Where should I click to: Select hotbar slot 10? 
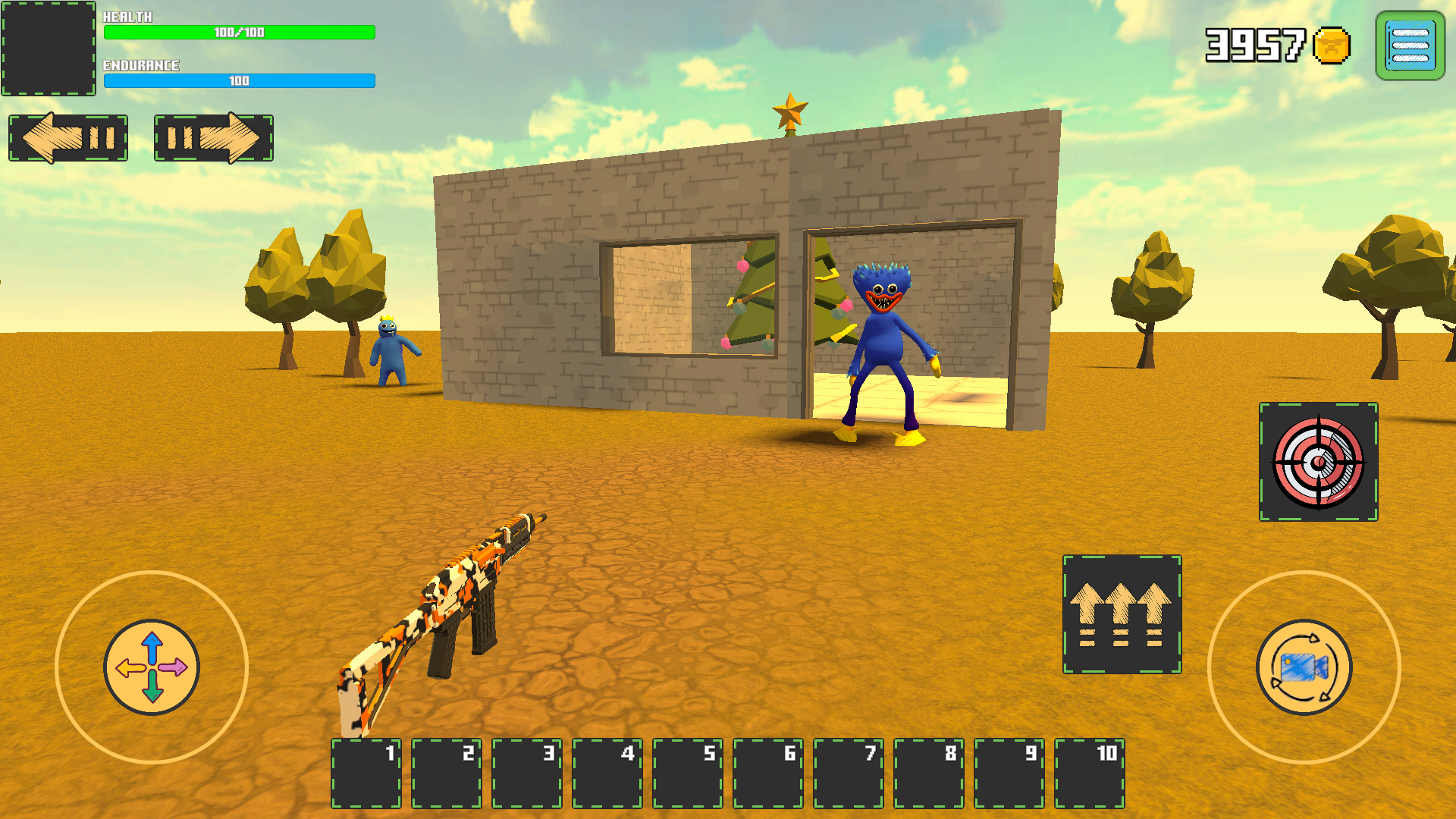coord(1090,775)
